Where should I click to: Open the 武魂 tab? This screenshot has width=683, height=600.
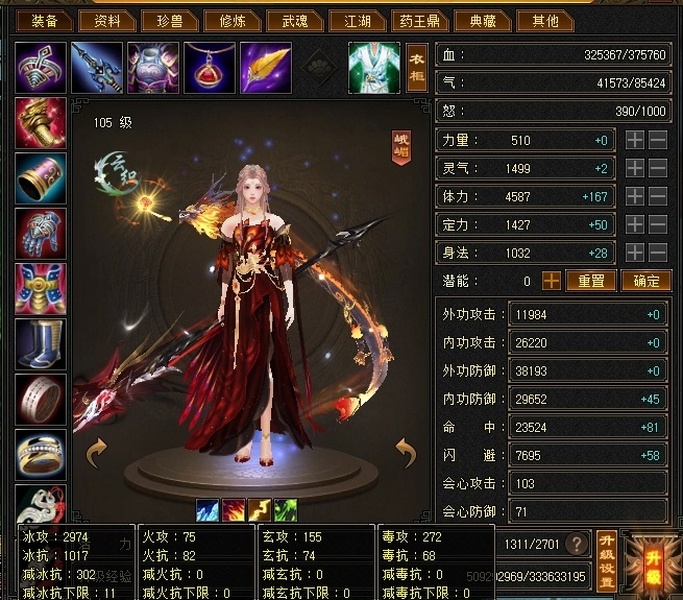(x=295, y=20)
